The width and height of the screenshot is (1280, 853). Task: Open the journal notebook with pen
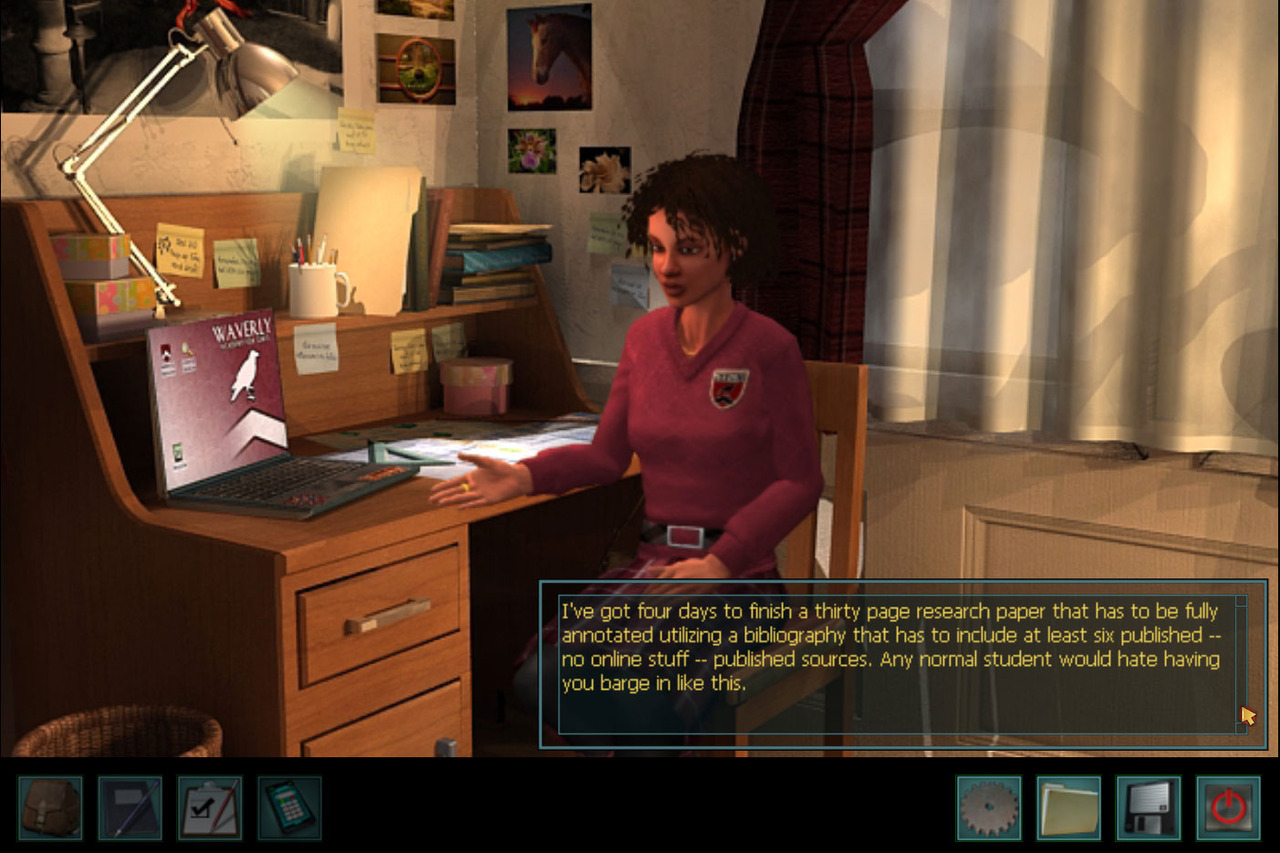tap(130, 808)
